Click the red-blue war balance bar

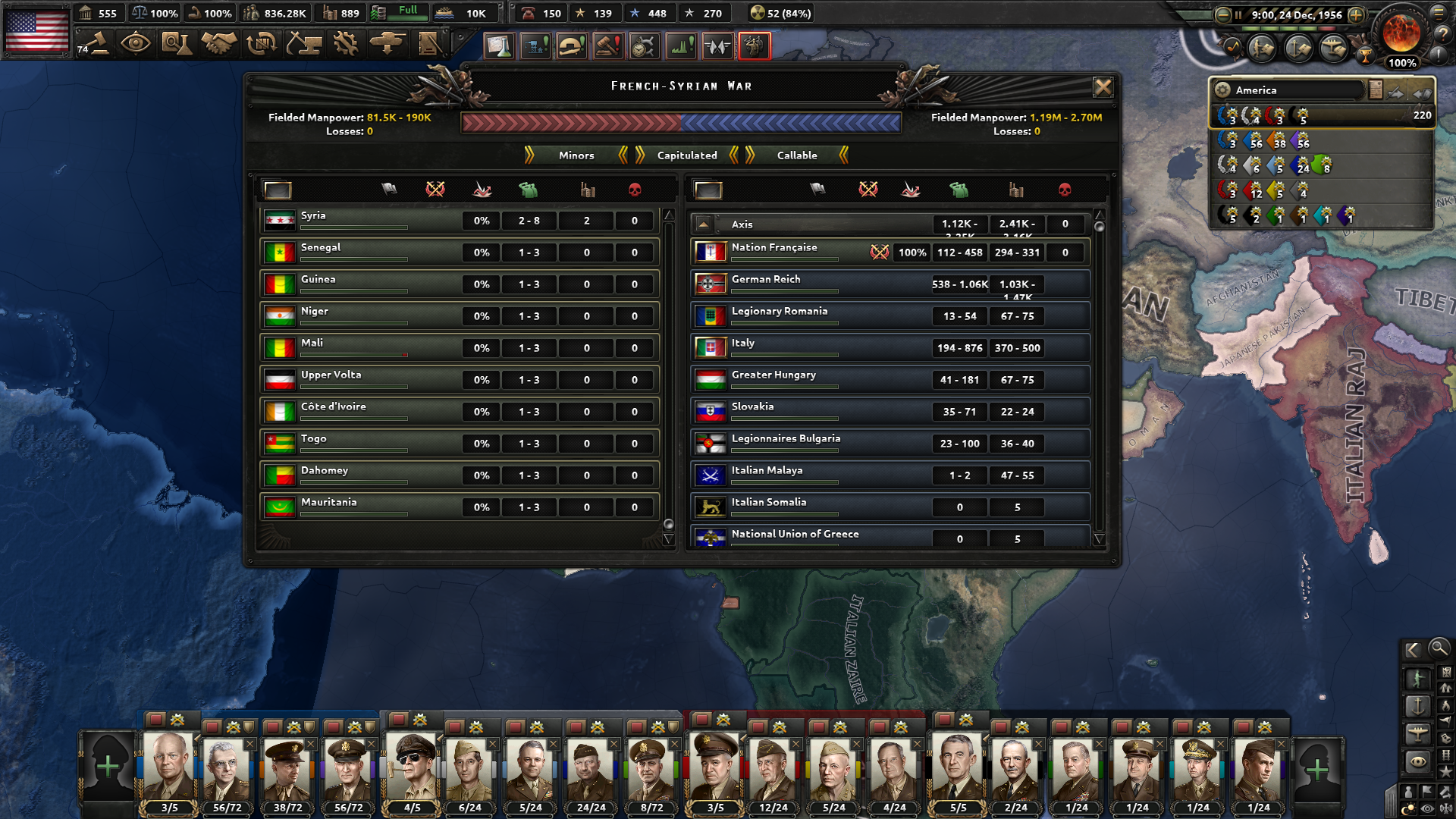(x=680, y=121)
